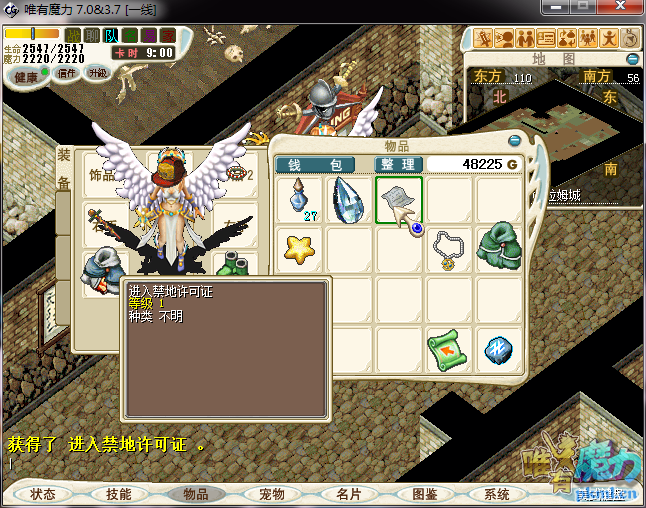
Task: Switch to the 宠物 pets tab
Action: 272,494
